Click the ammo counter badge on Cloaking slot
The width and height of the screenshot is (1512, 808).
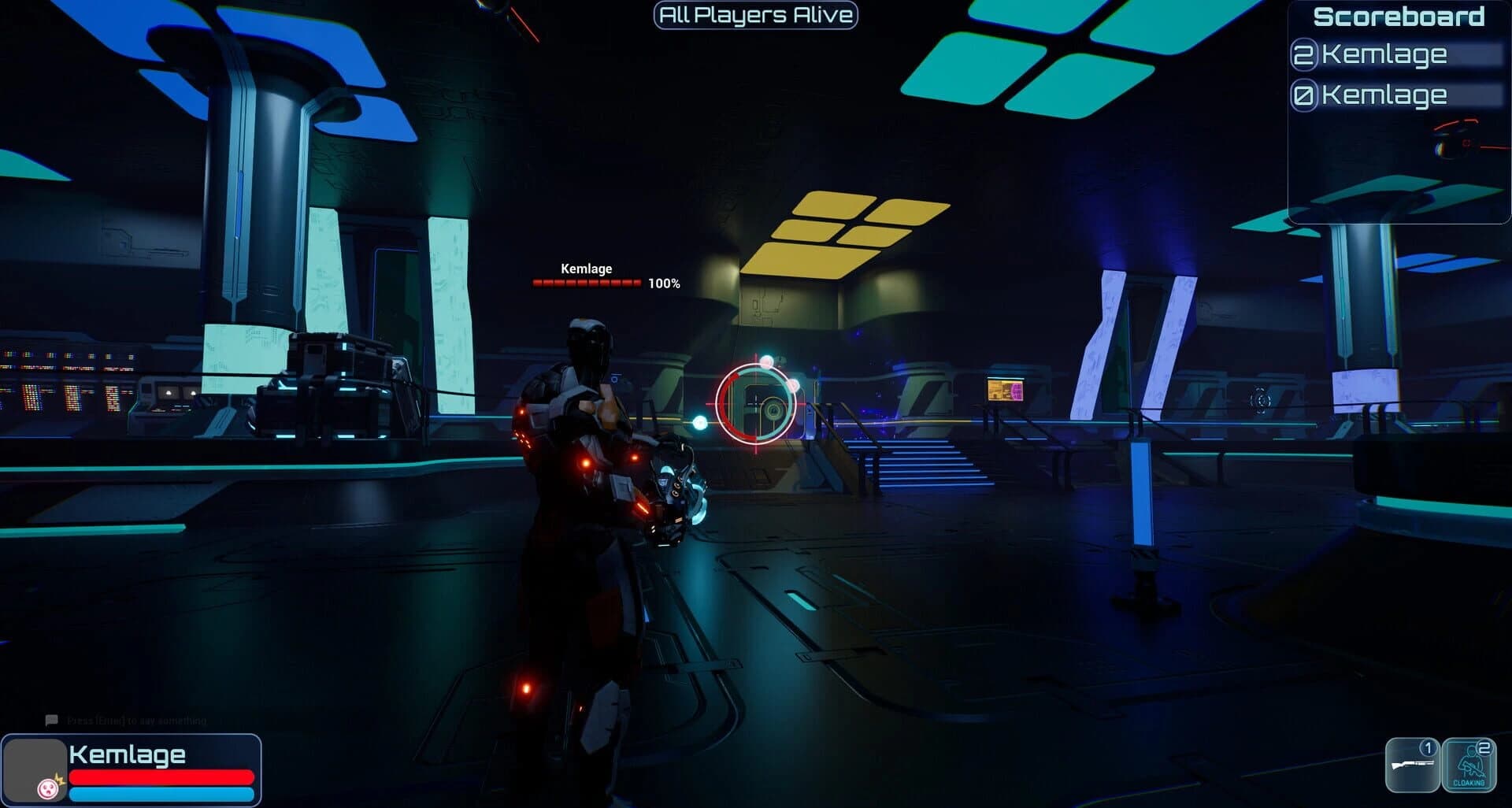[1484, 747]
